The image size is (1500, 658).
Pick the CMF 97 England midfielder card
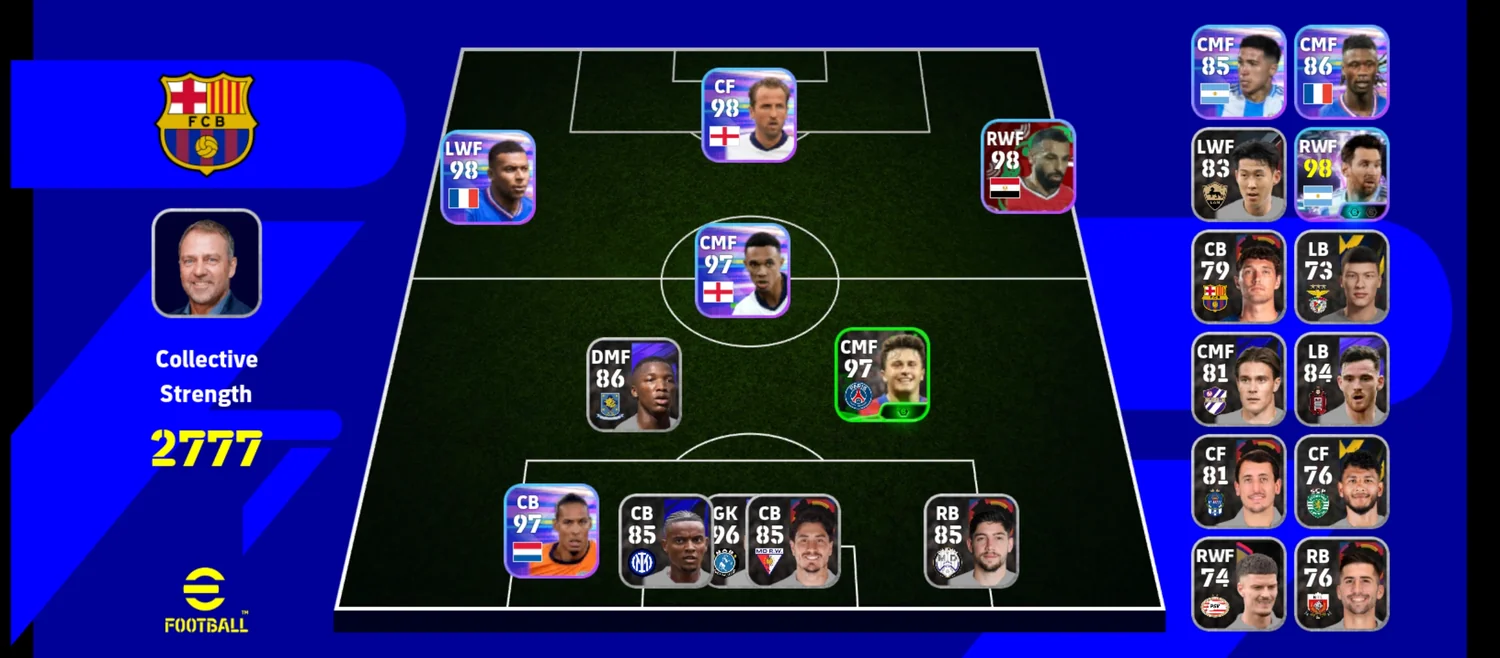point(743,270)
